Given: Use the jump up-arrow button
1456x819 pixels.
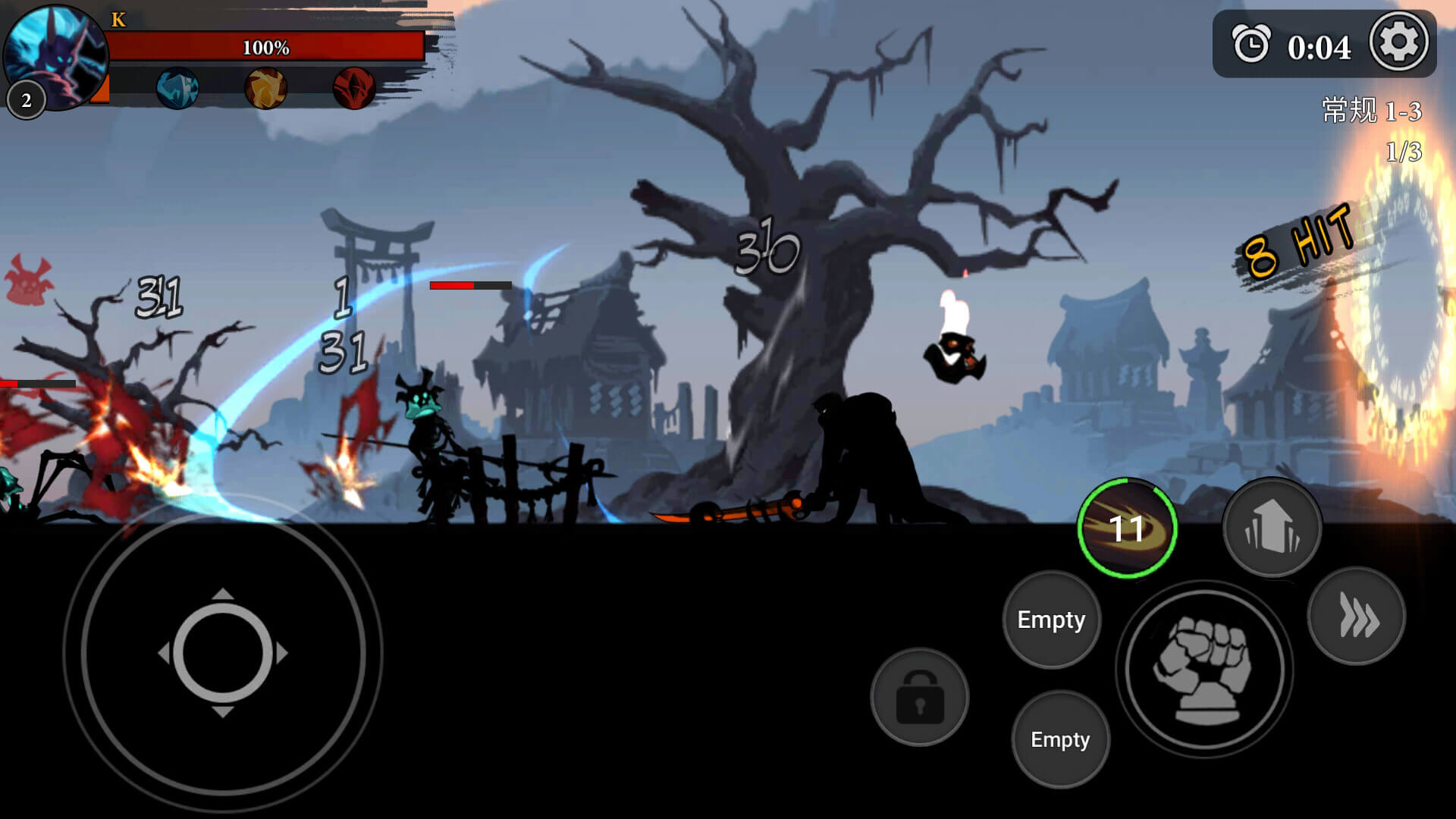Looking at the screenshot, I should coord(1272,526).
